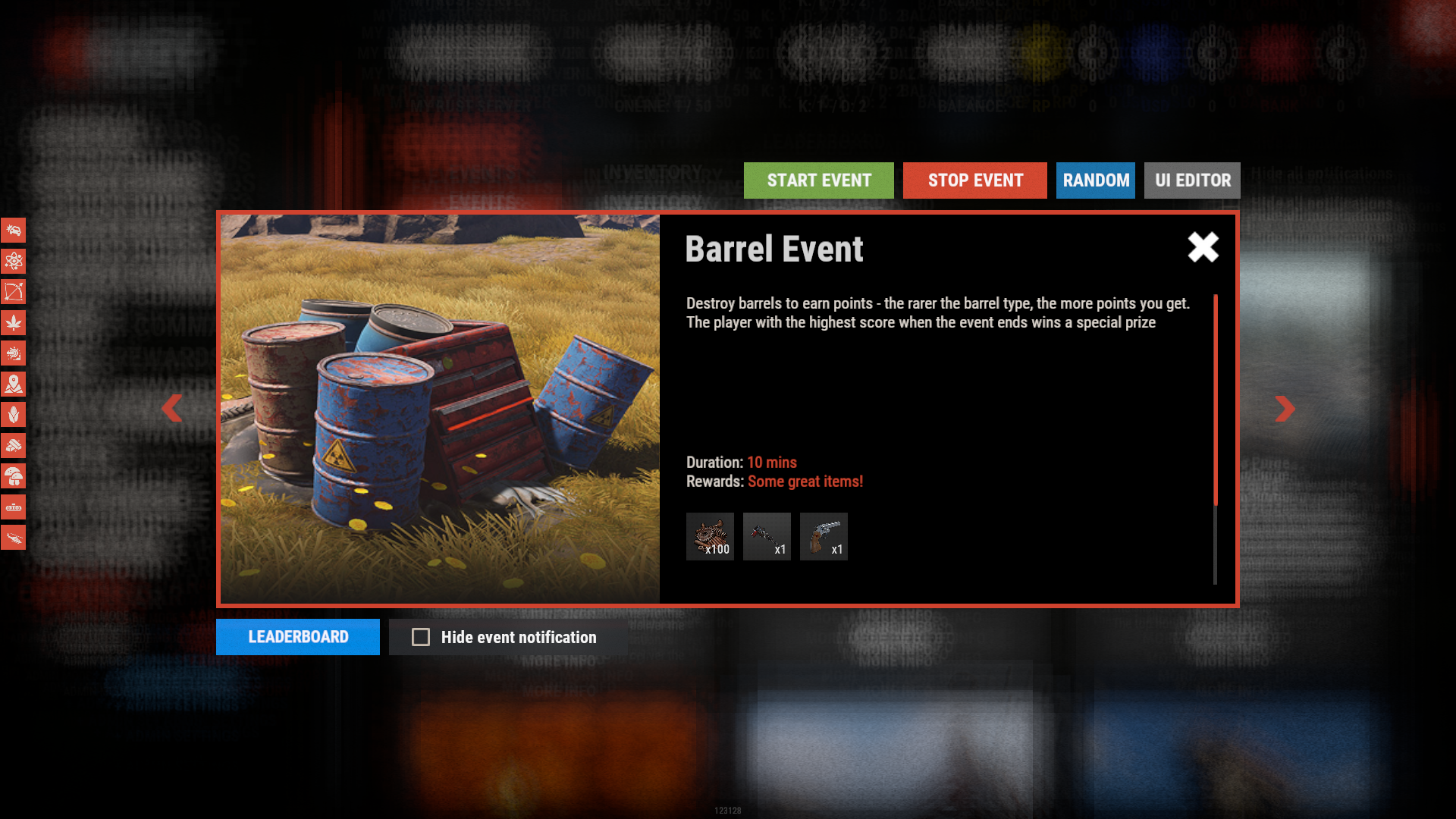The image size is (1456, 819).
Task: Open the UI Editor
Action: pos(1192,180)
